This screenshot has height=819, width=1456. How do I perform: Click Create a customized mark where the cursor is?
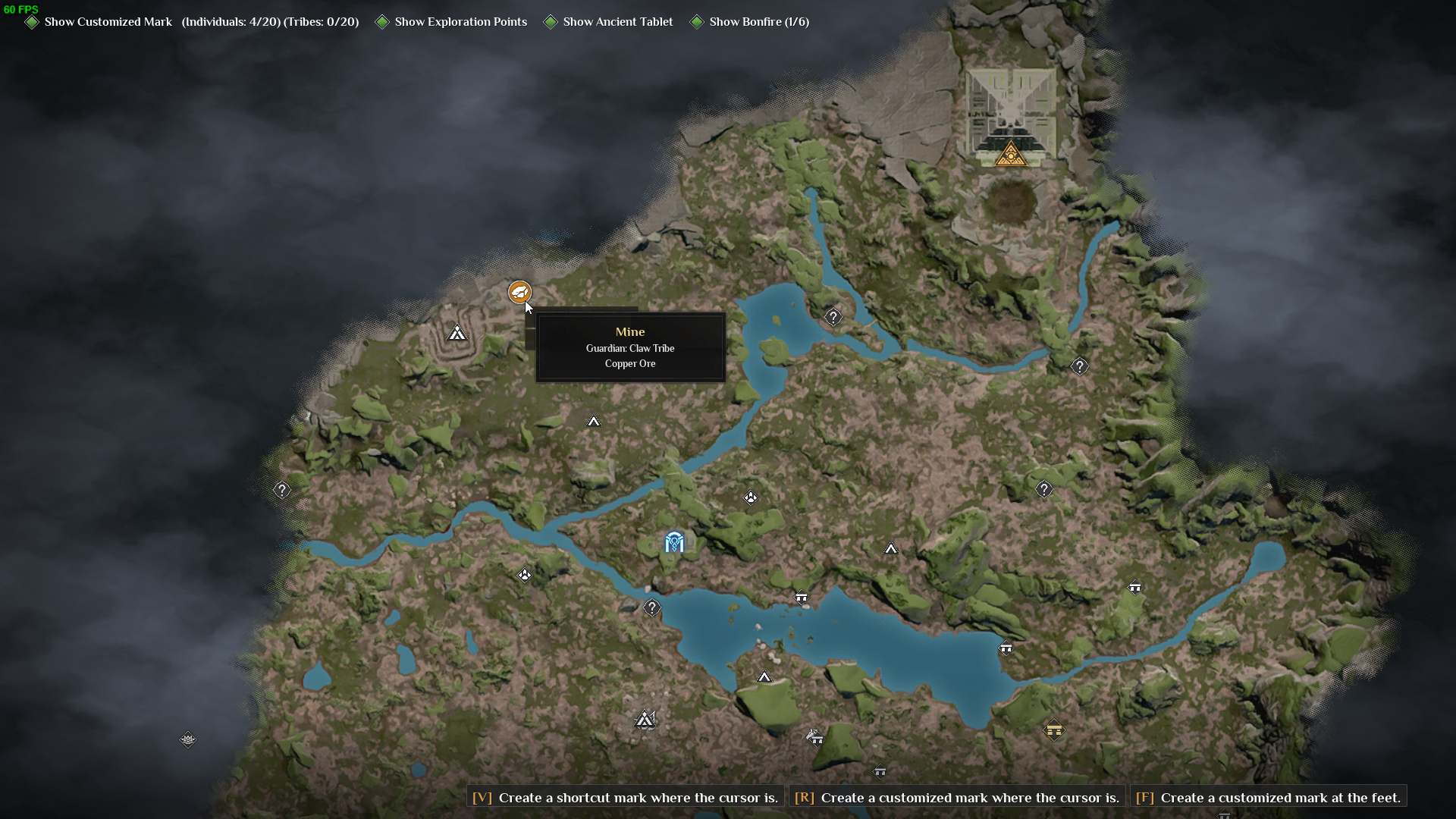click(x=955, y=797)
